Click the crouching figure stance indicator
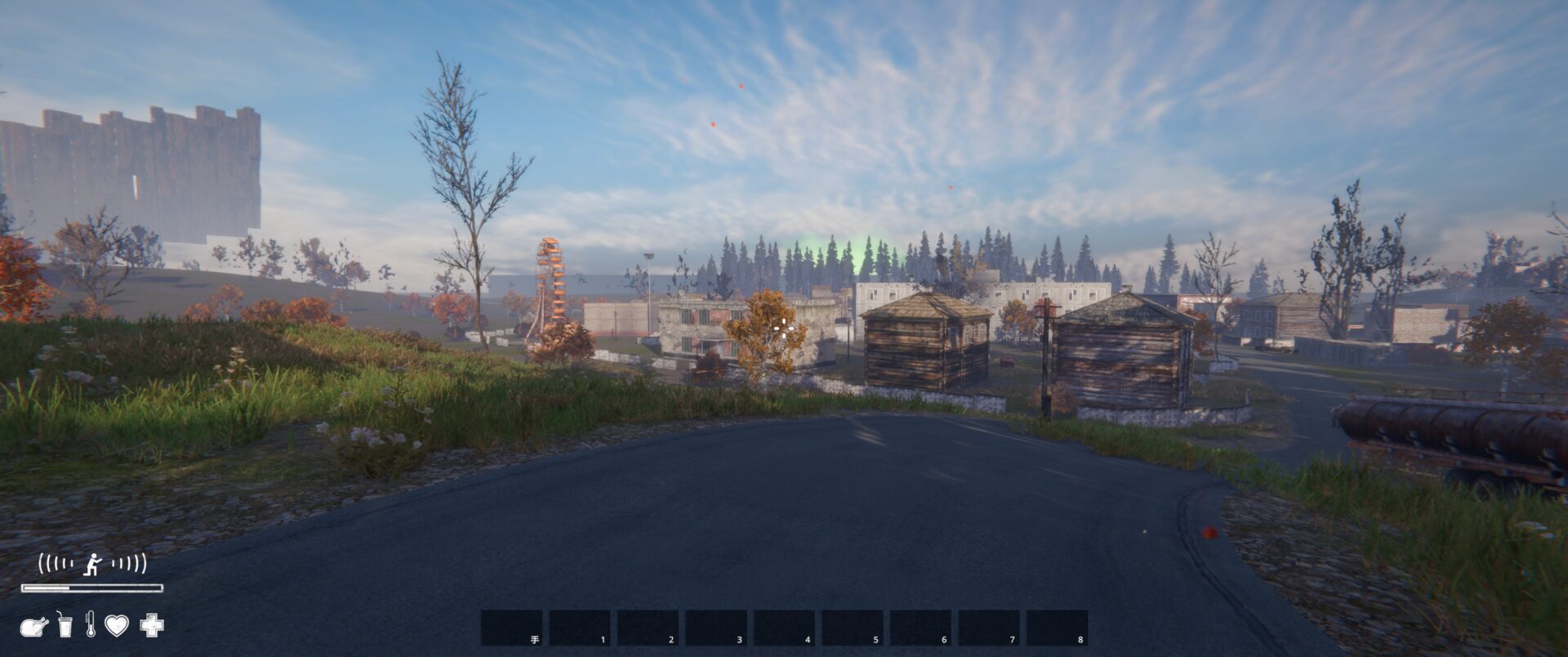Viewport: 1568px width, 657px height. (95, 563)
